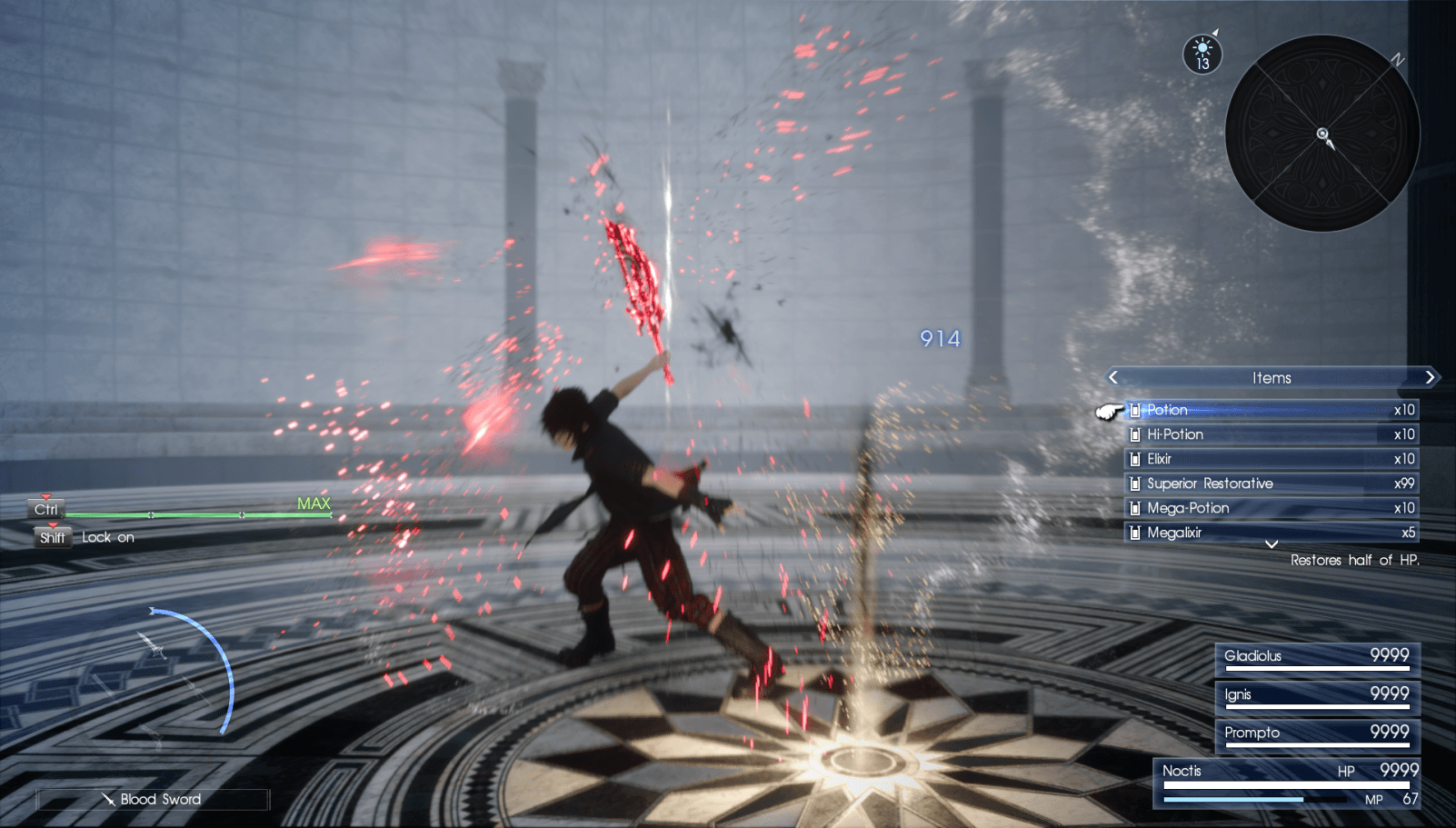This screenshot has height=828, width=1456.
Task: Click the right arrow on the Items header
Action: point(1430,377)
